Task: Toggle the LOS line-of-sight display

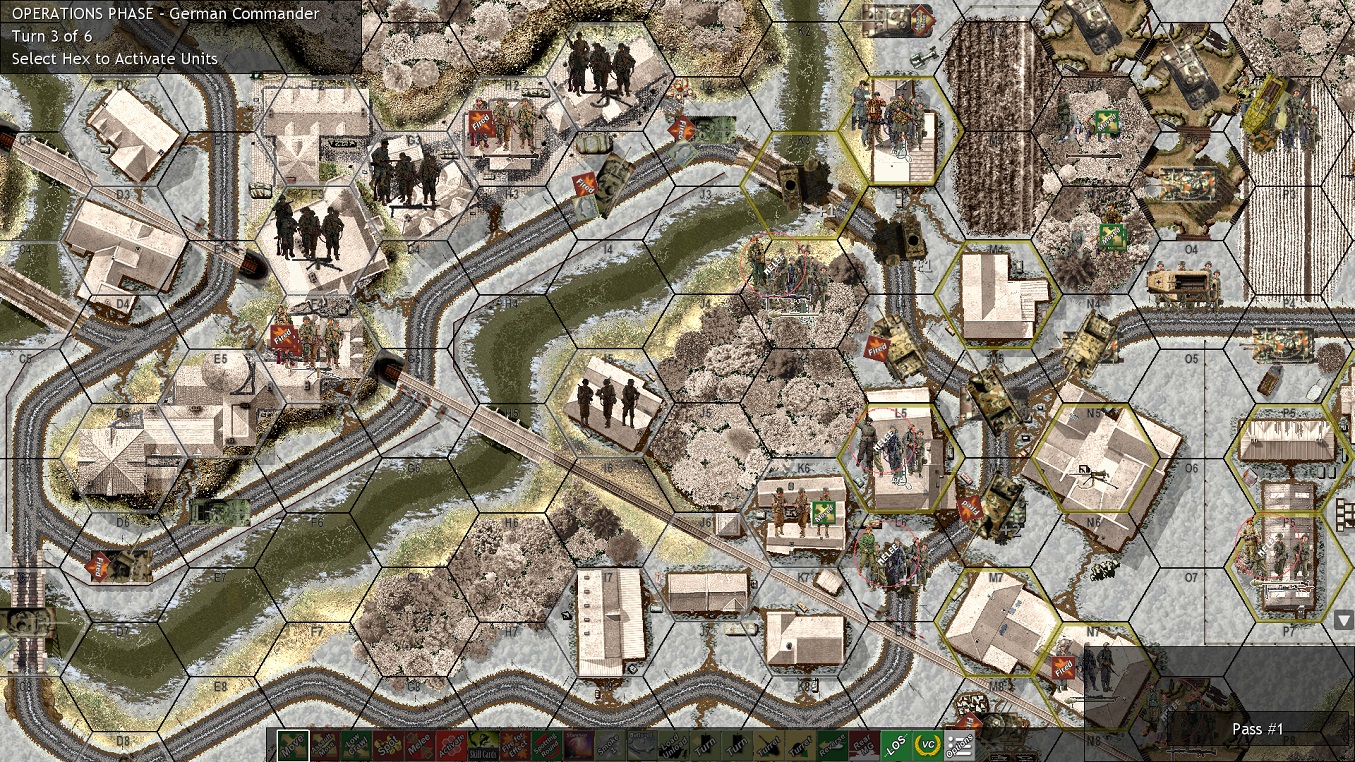Action: (898, 746)
